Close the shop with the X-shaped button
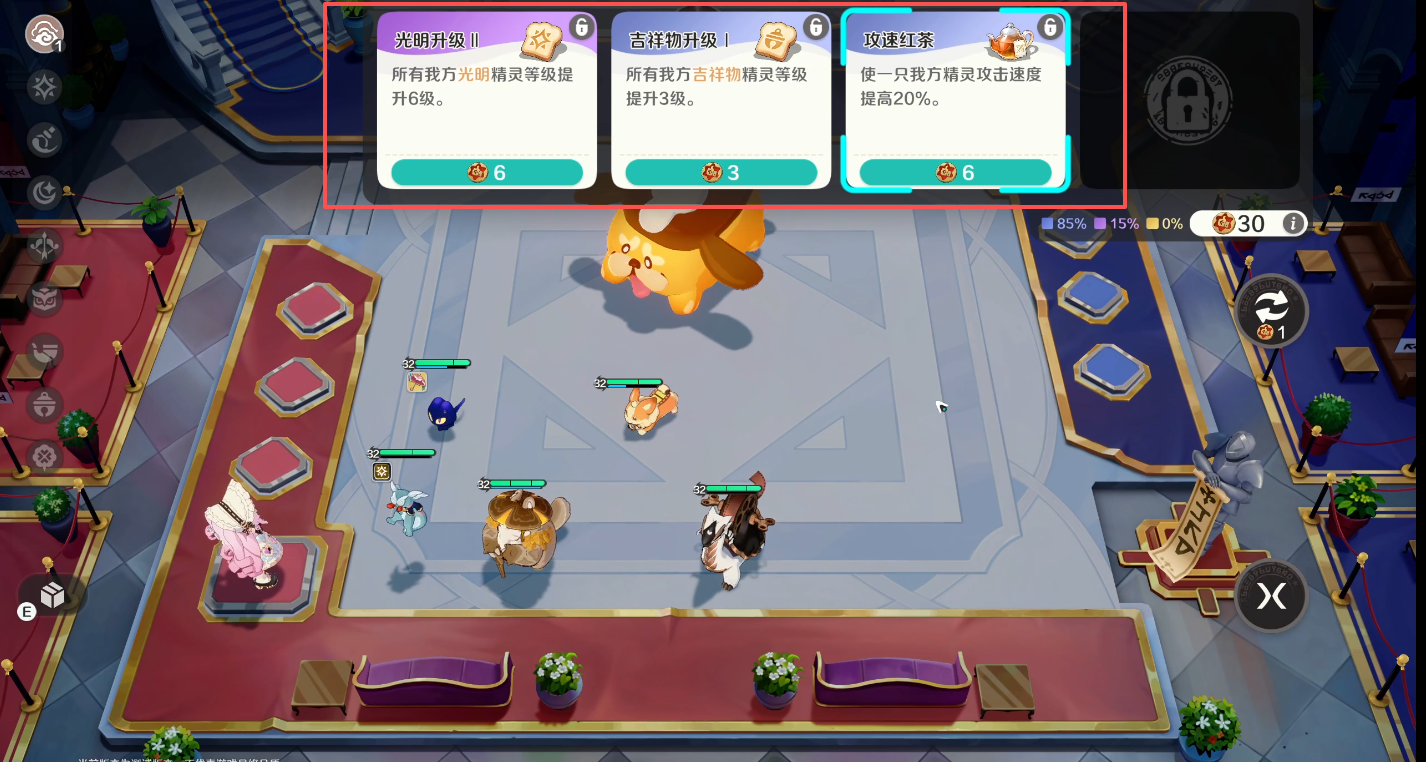Screen dimensions: 1426x762 (1271, 596)
